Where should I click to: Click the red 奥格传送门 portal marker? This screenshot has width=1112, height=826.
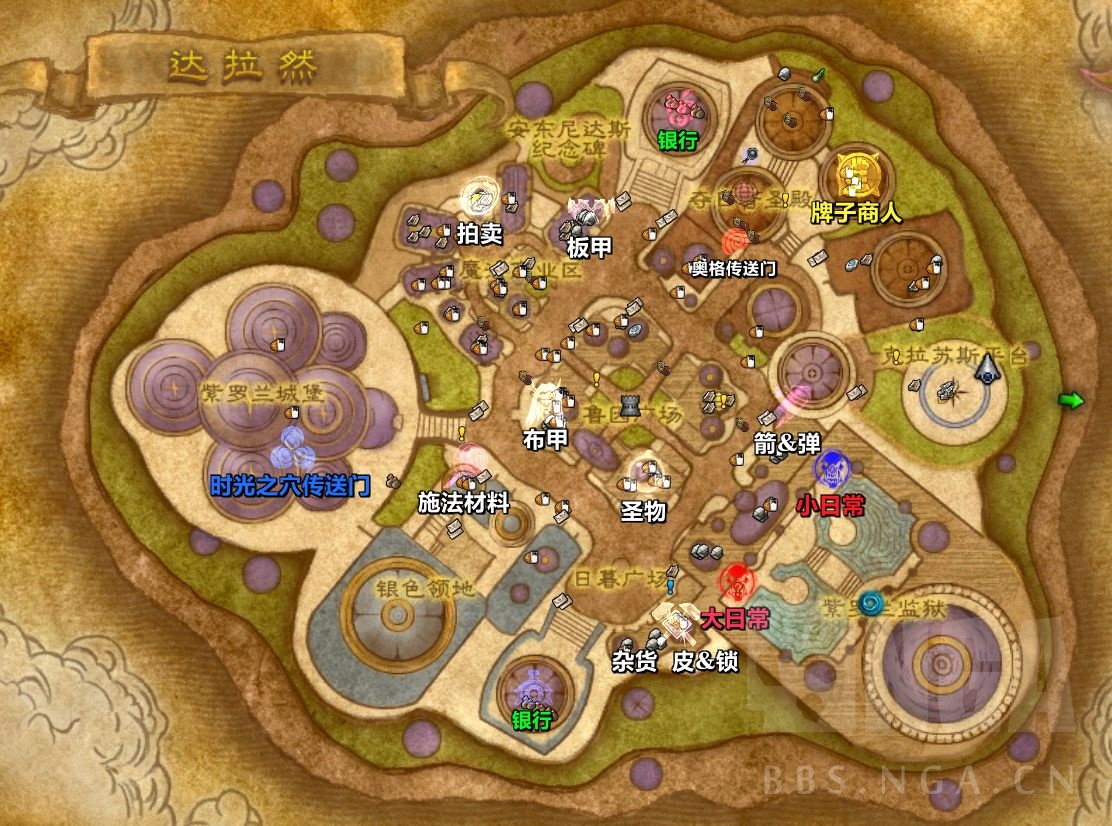click(x=737, y=243)
